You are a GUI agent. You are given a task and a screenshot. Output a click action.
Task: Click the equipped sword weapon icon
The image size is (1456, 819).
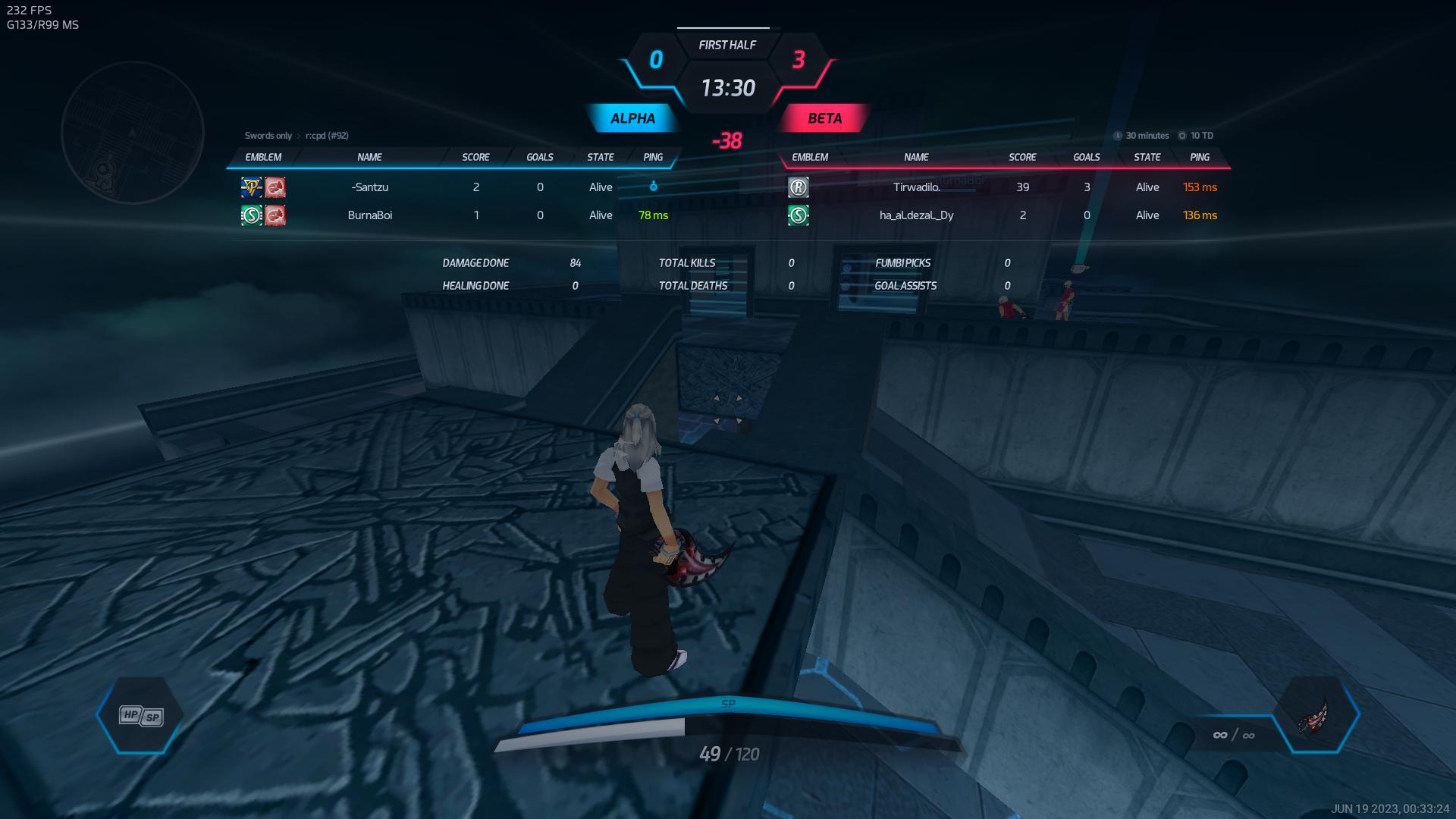click(x=1315, y=715)
